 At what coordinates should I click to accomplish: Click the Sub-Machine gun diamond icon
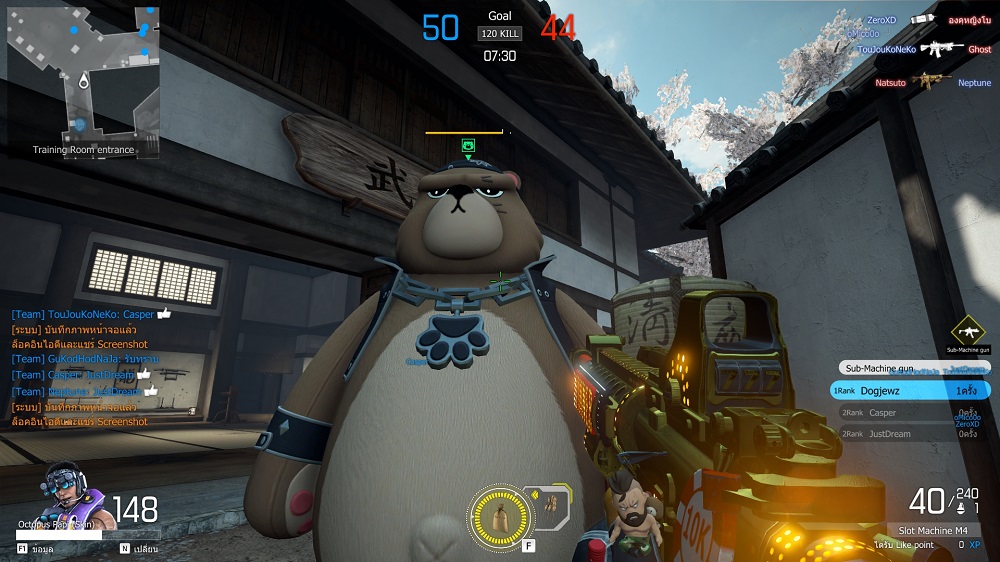[968, 332]
